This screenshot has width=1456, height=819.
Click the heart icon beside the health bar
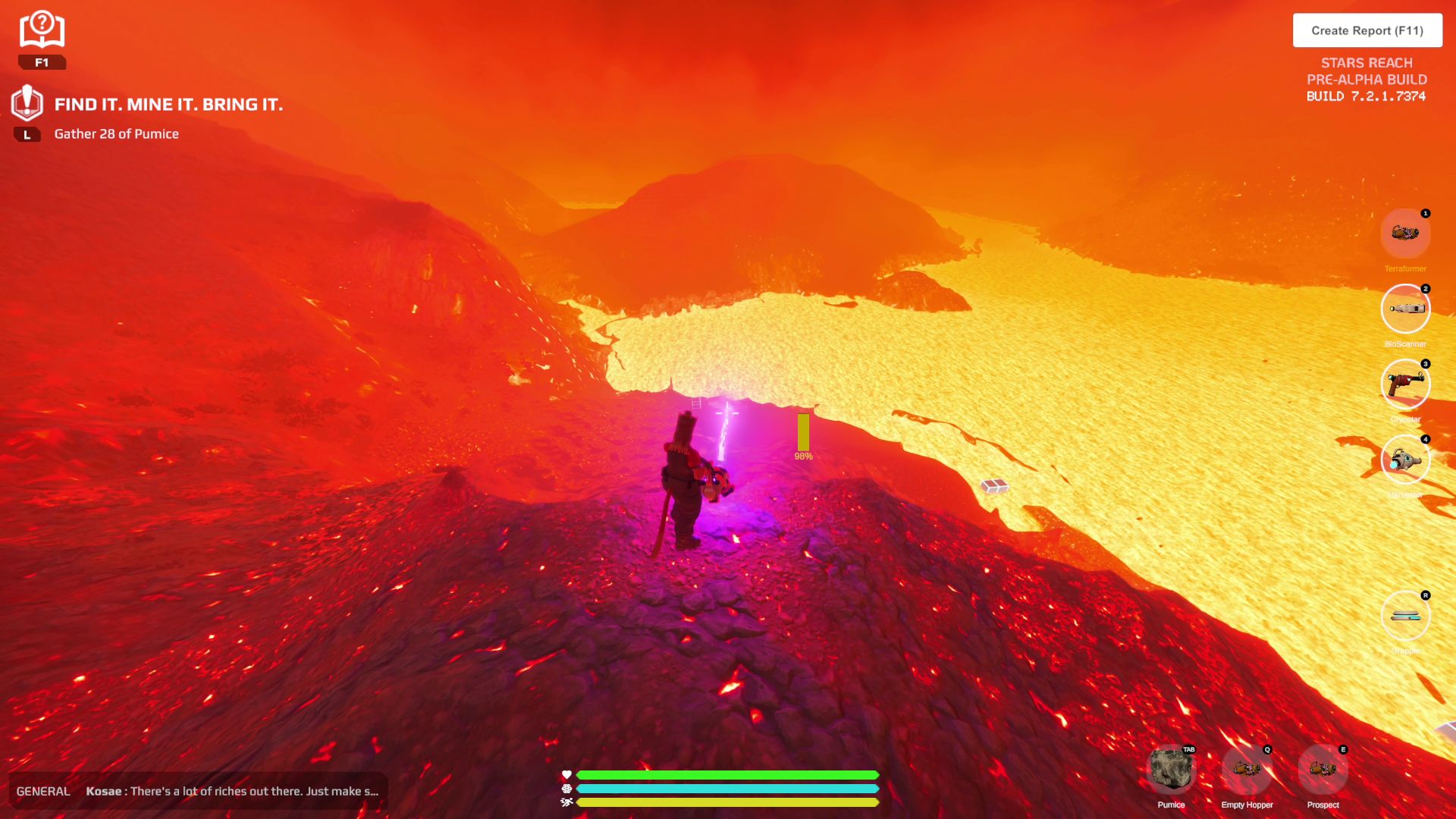click(566, 774)
